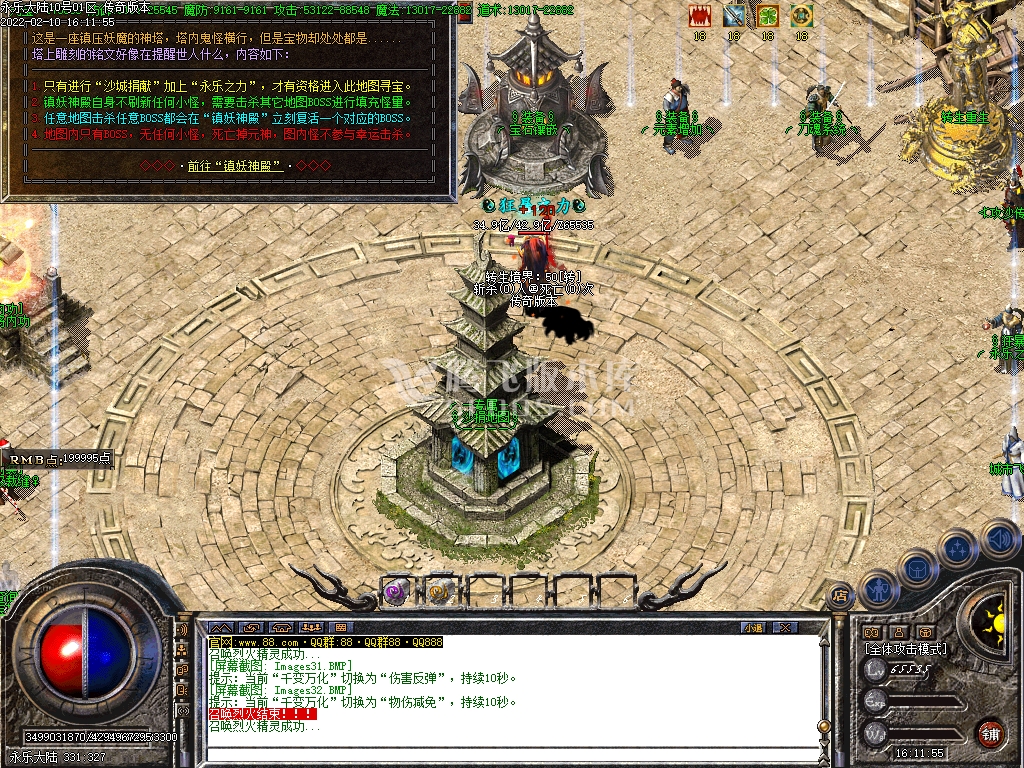Click the mountain-shaped chat toolbar button

tap(219, 627)
